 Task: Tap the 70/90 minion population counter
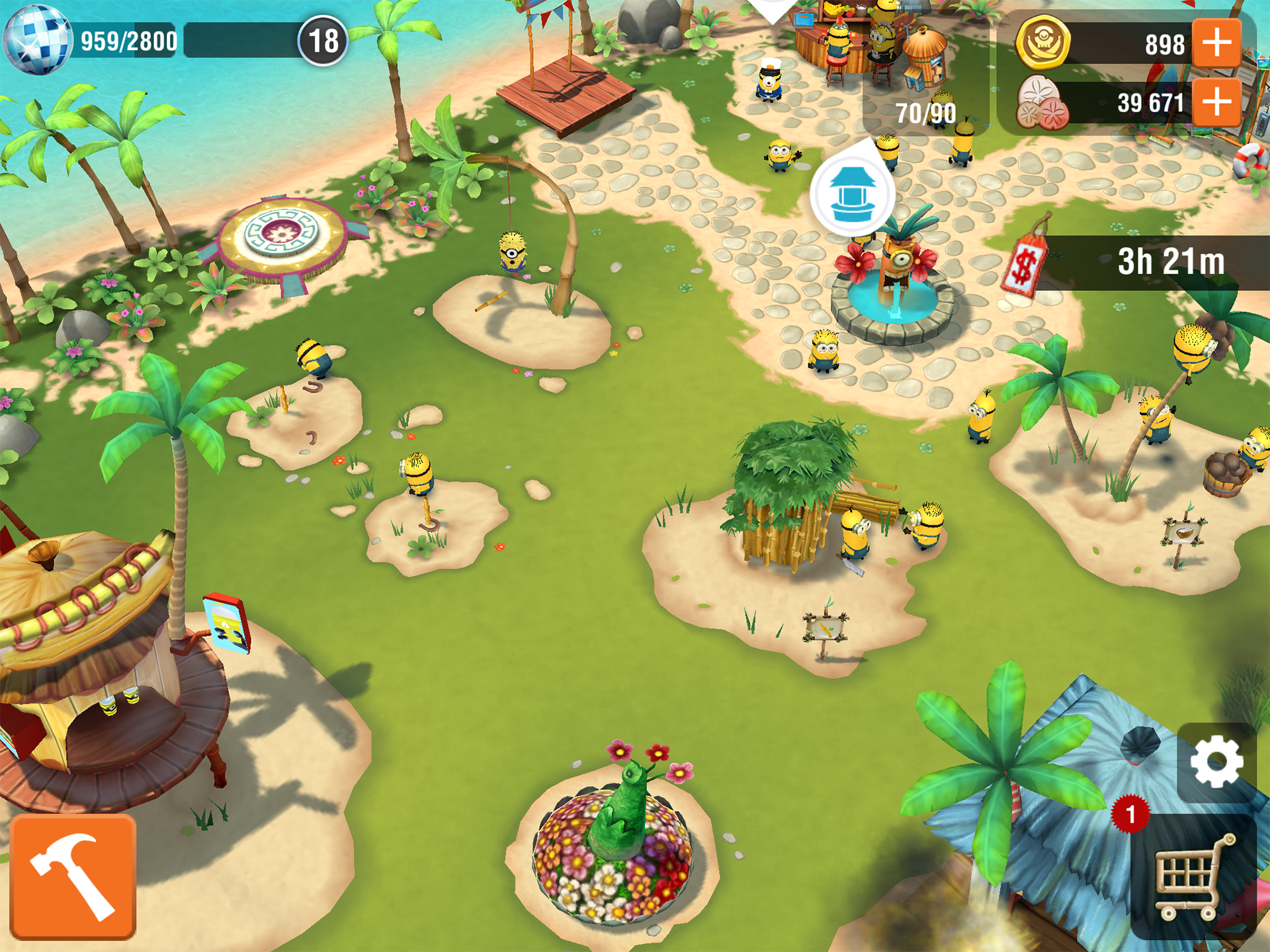coord(925,114)
